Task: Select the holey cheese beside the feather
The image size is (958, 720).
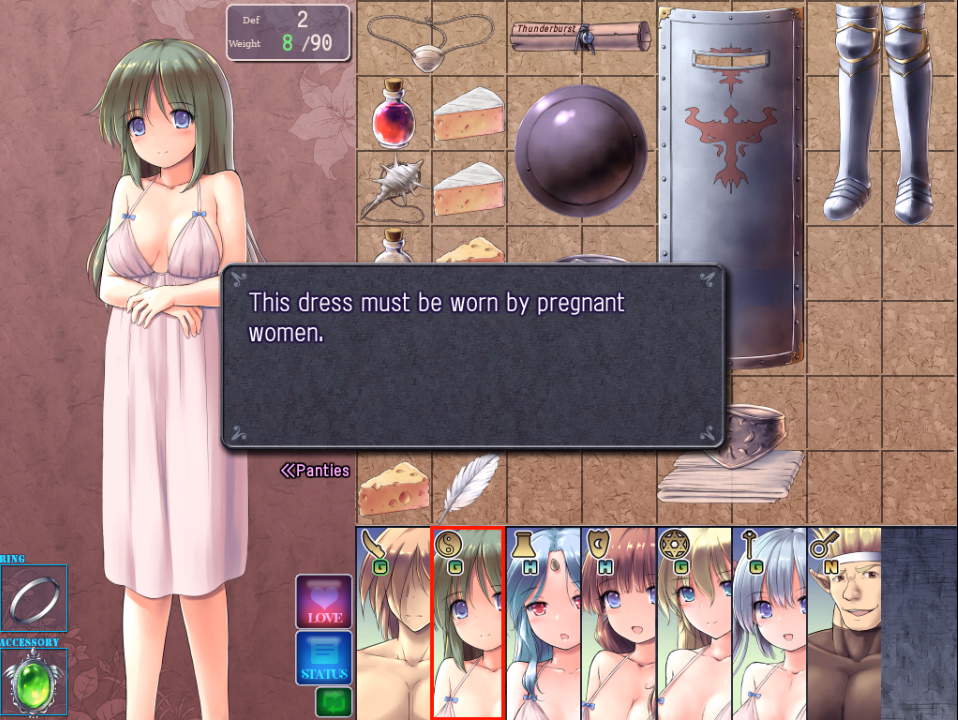Action: coord(394,489)
